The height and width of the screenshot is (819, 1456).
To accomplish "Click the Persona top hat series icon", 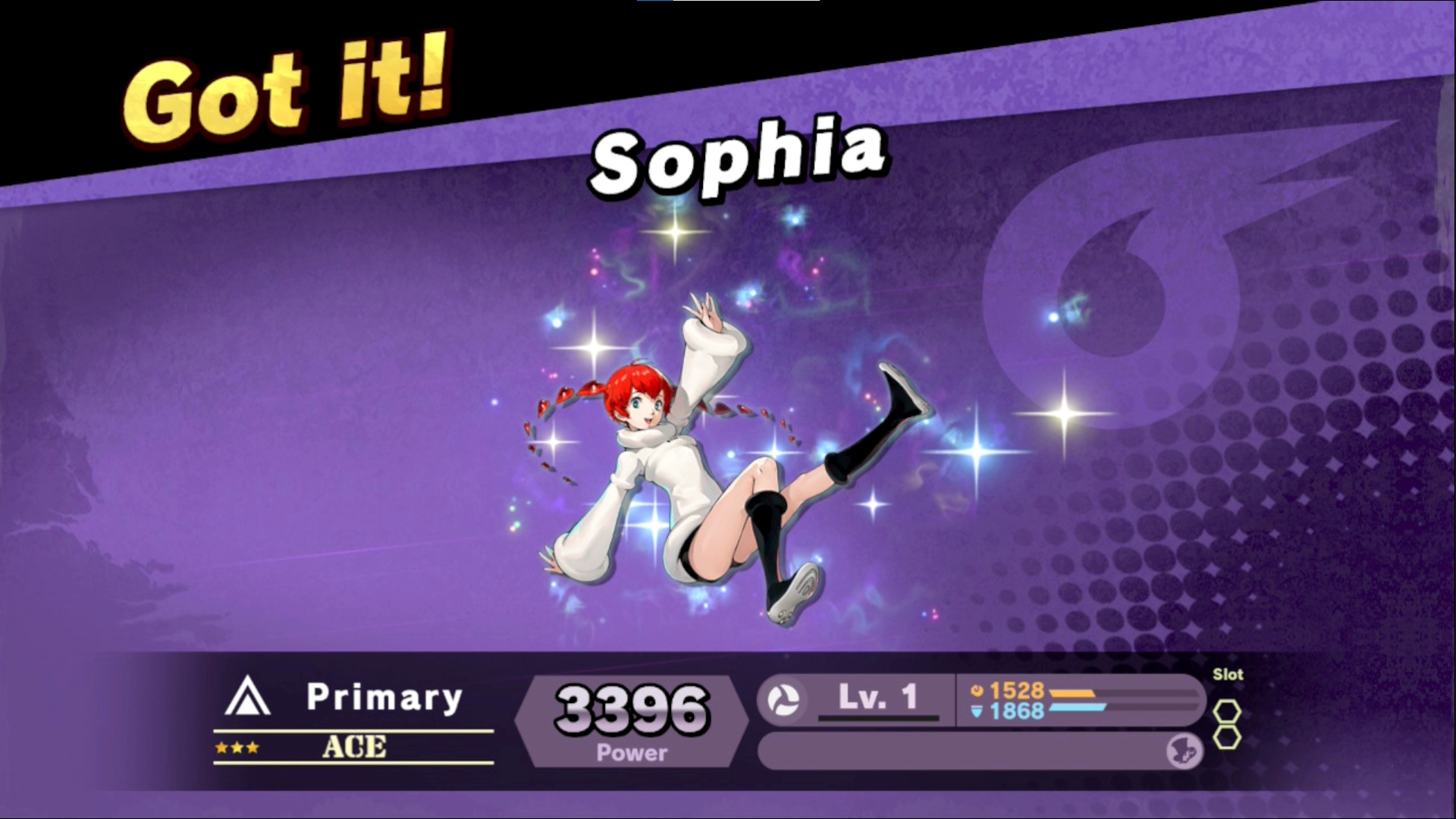I will 1185,751.
